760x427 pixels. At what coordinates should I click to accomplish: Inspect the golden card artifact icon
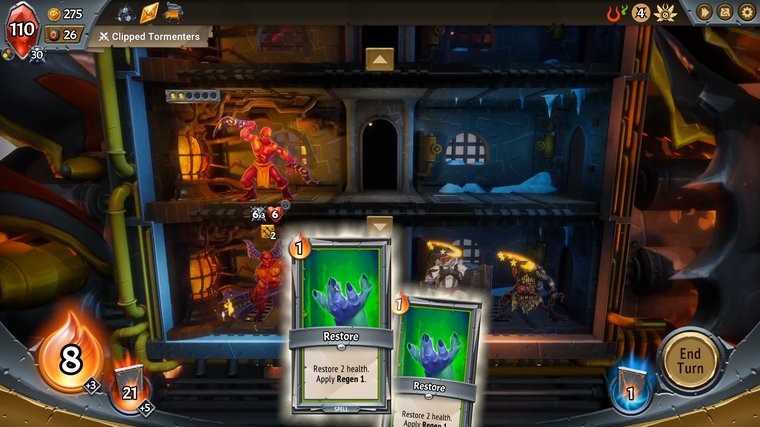(150, 13)
